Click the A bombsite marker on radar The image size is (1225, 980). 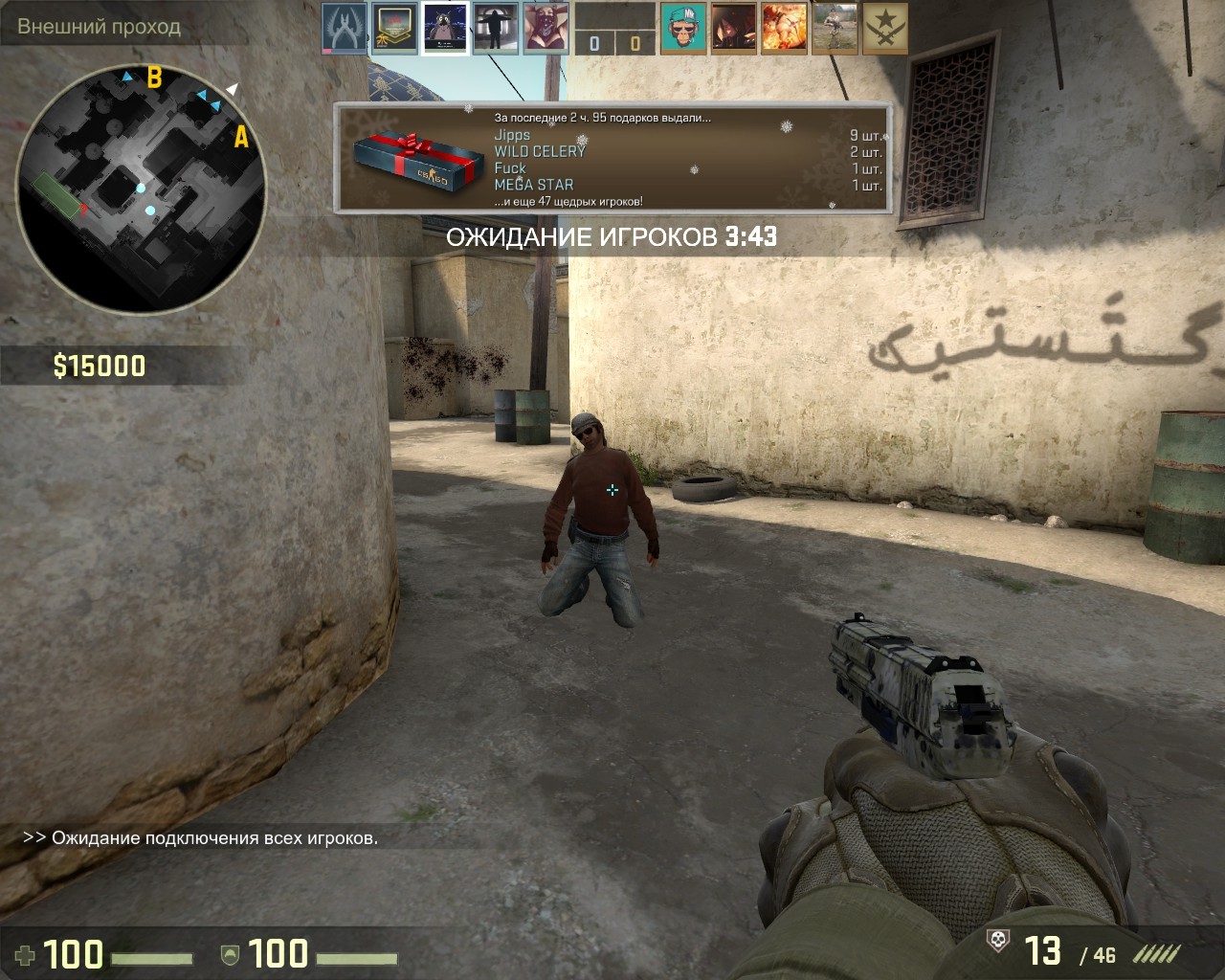(x=241, y=138)
